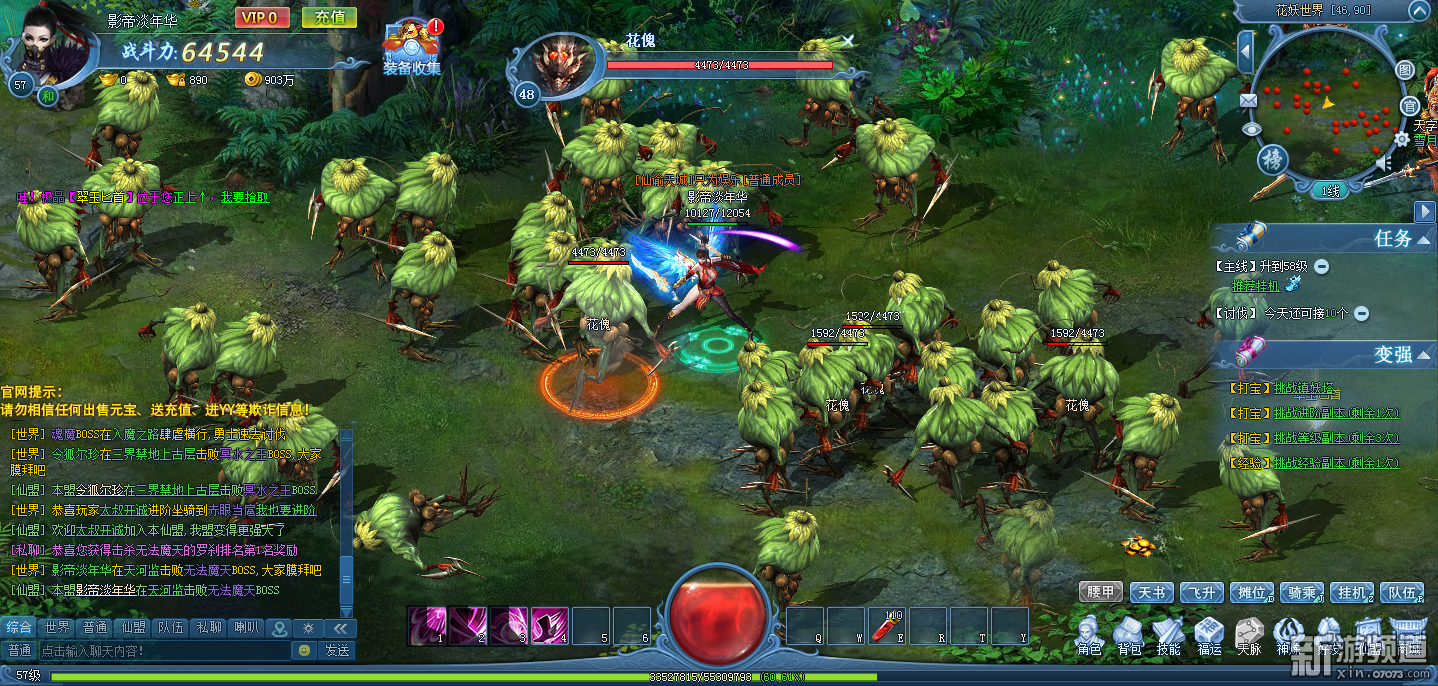This screenshot has height=686, width=1438.
Task: Select the 1线 channel selector
Action: click(1330, 191)
